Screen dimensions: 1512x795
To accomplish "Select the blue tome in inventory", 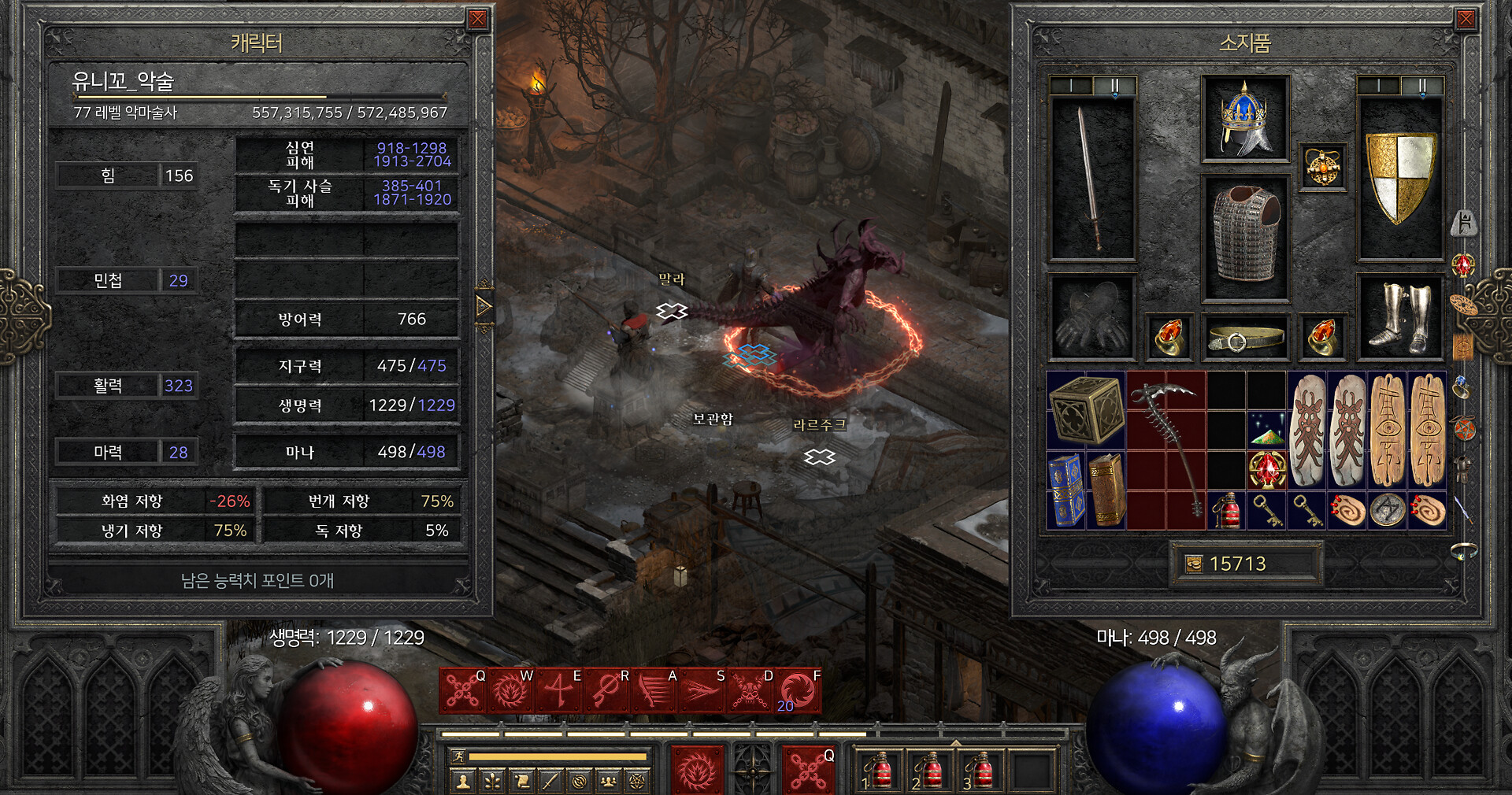I will click(x=1065, y=489).
